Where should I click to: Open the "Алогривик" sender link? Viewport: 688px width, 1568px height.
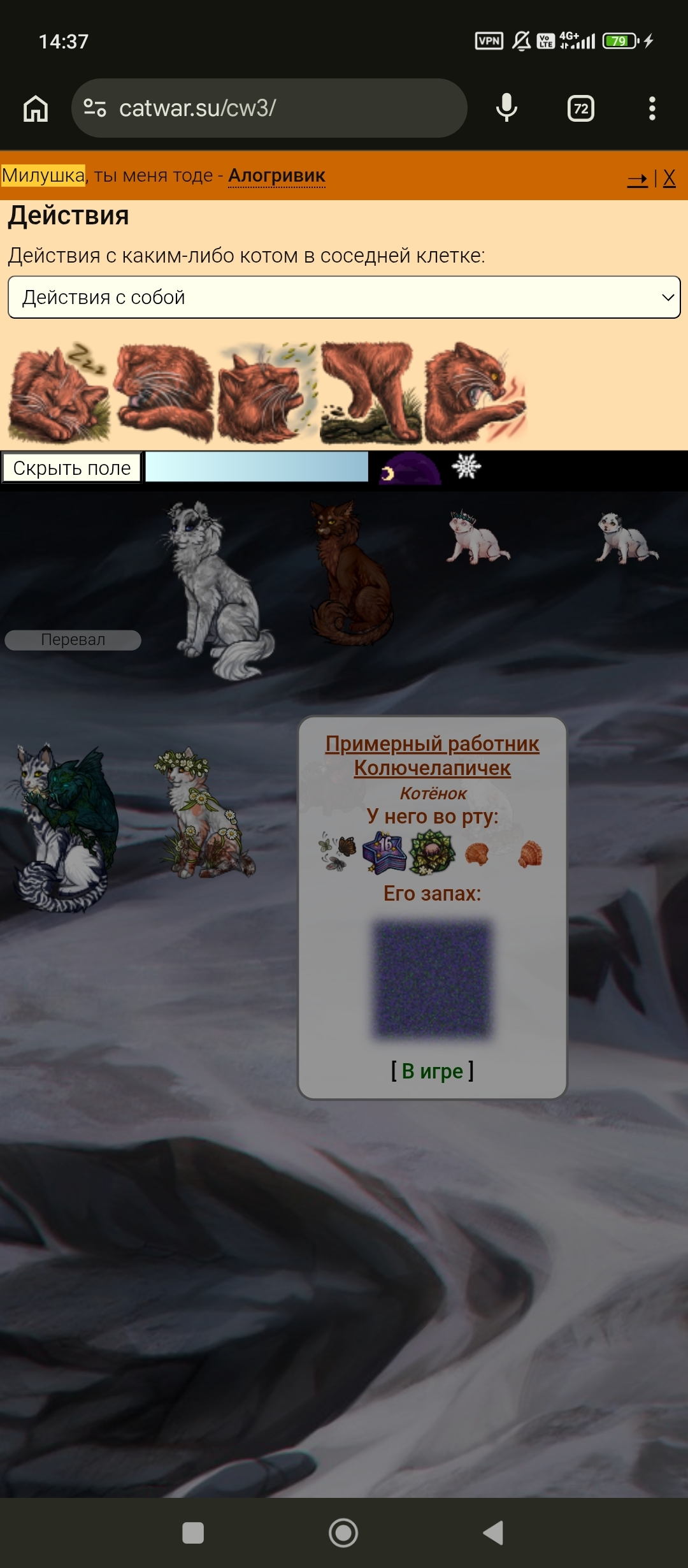(x=276, y=175)
